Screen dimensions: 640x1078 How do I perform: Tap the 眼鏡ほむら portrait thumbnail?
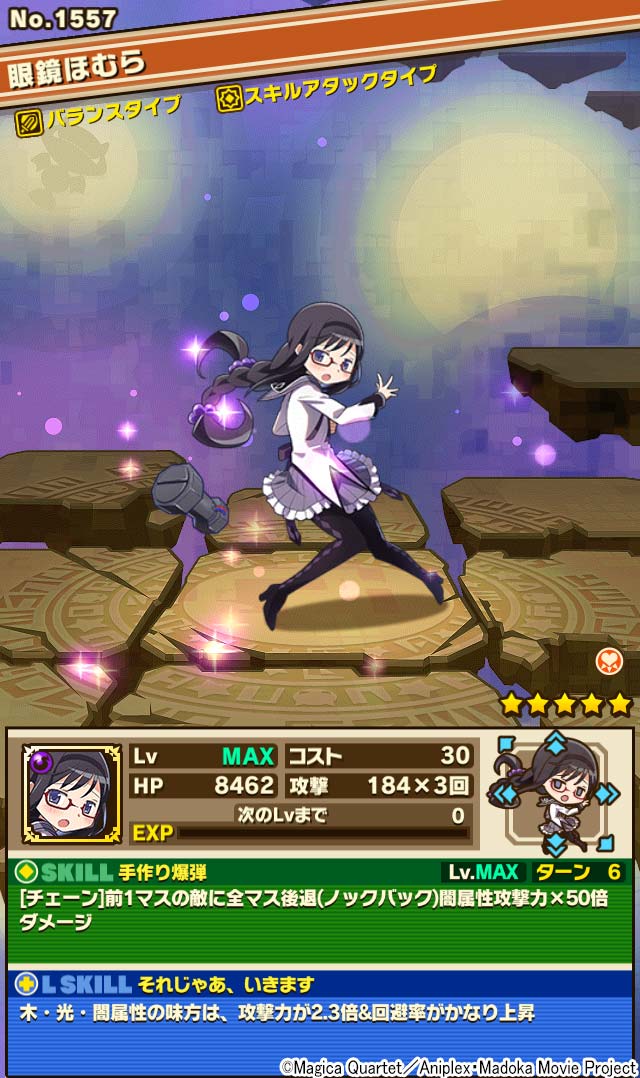pos(72,793)
